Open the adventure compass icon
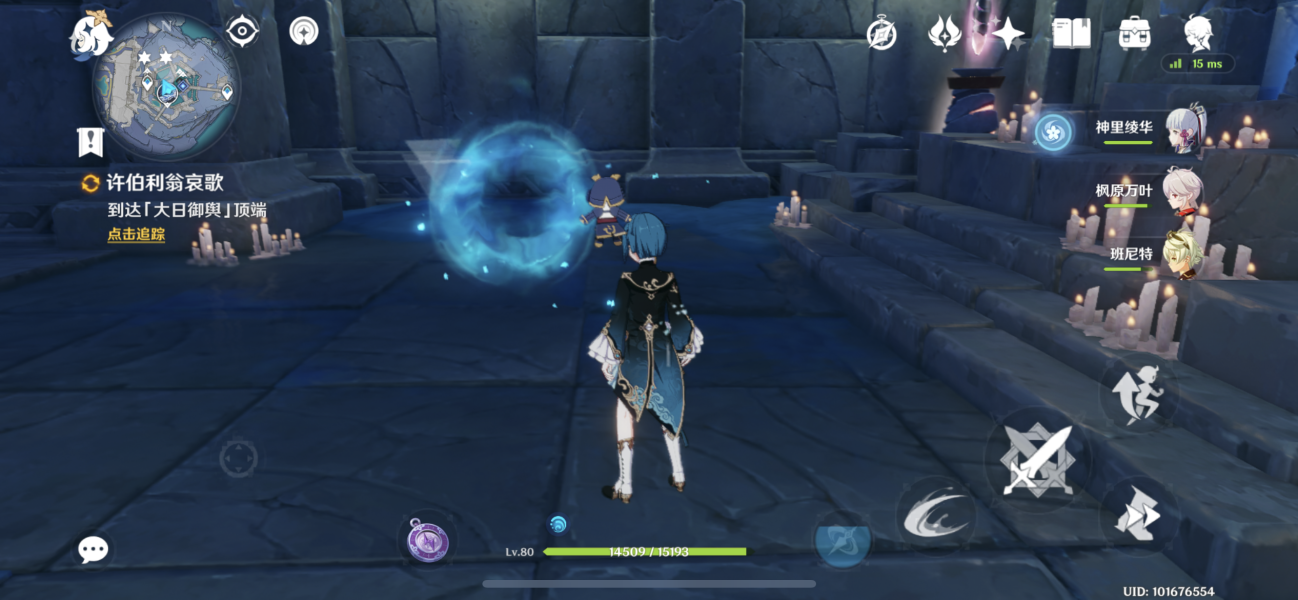This screenshot has height=600, width=1298. [881, 35]
